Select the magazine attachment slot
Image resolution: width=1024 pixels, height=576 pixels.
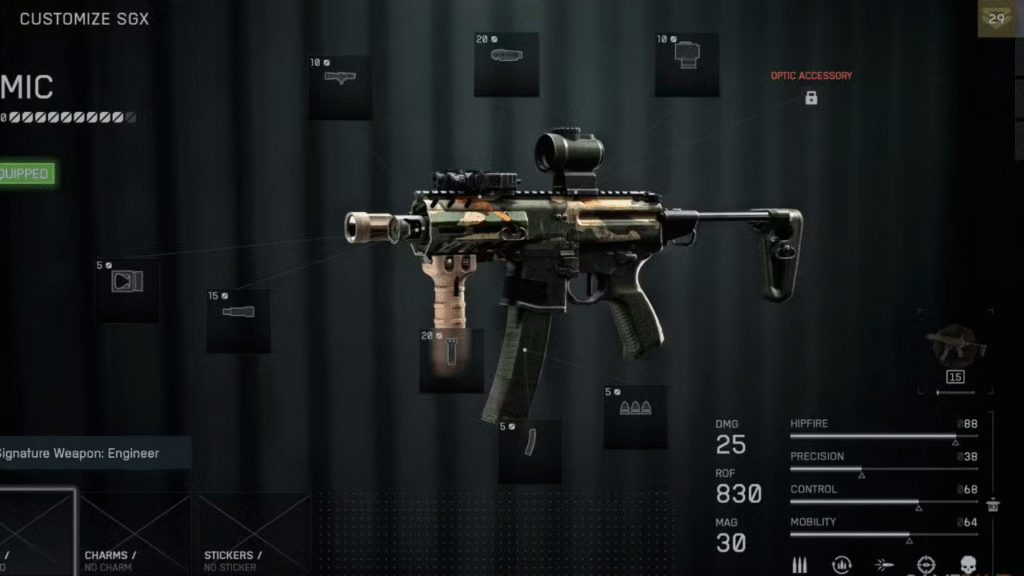pos(529,450)
